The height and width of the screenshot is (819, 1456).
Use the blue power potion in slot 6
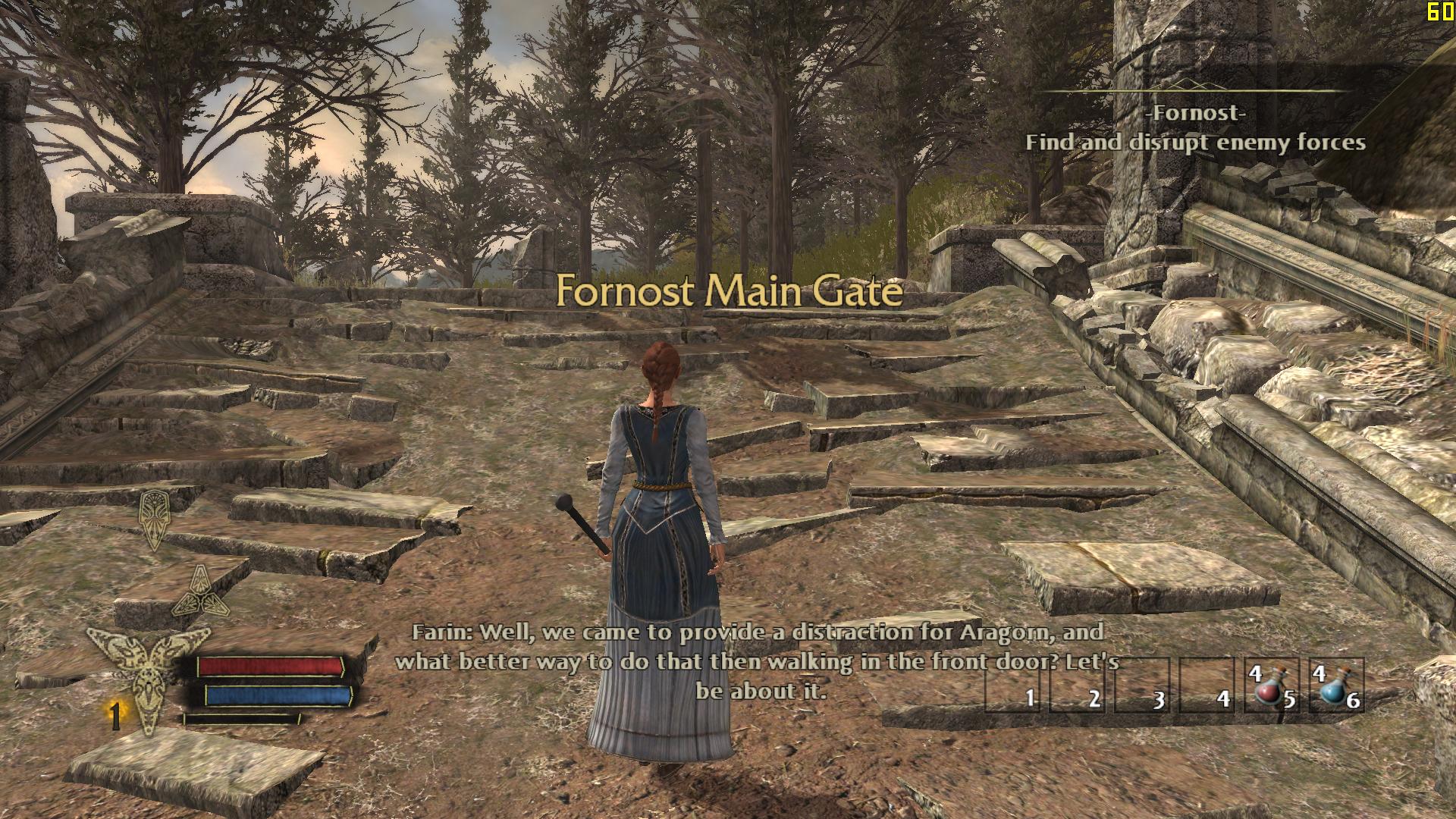click(x=1335, y=686)
